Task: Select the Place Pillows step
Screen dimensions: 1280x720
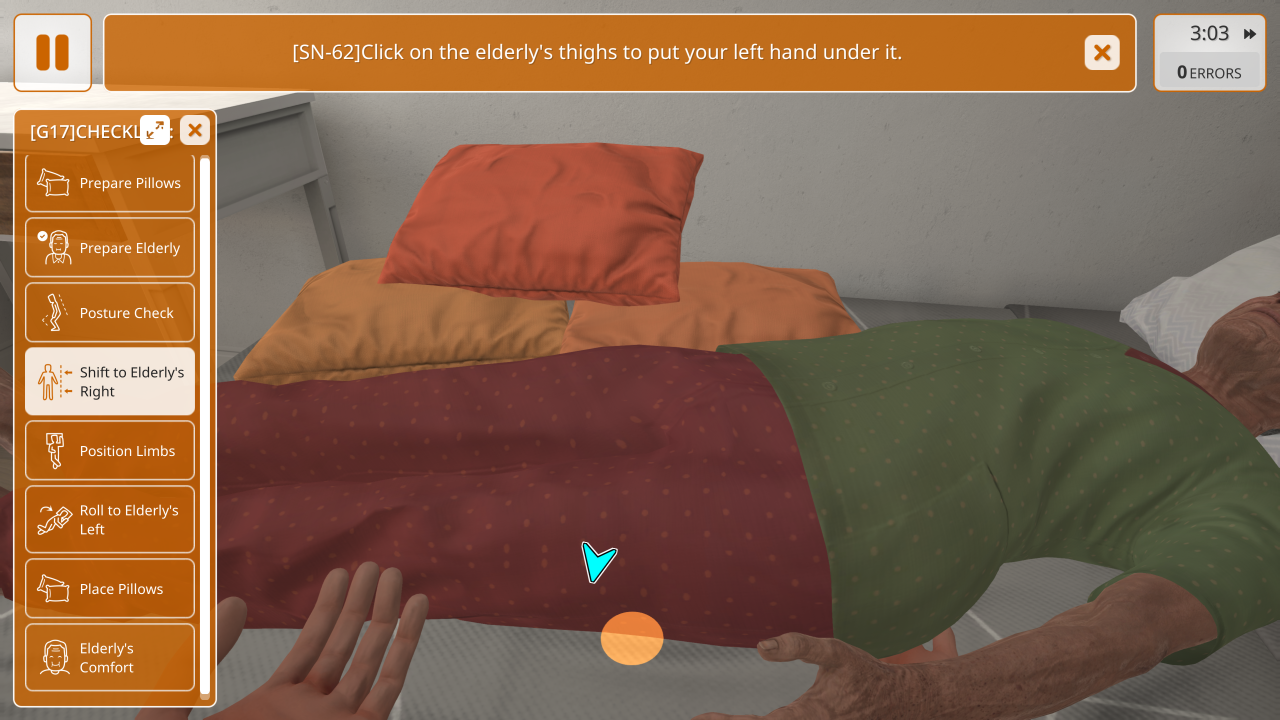Action: point(110,589)
